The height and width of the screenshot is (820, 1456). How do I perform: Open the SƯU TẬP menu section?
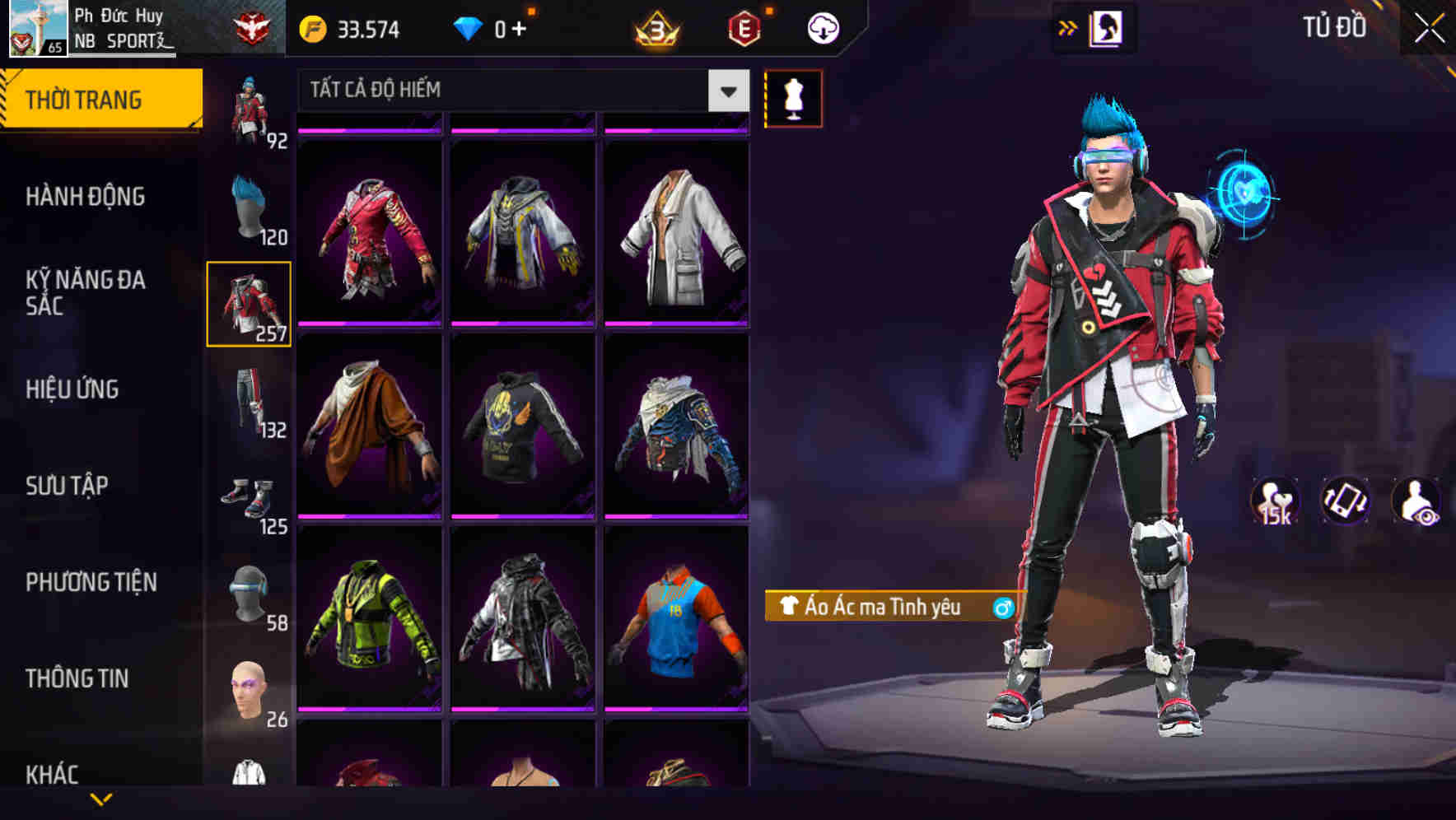(x=68, y=486)
